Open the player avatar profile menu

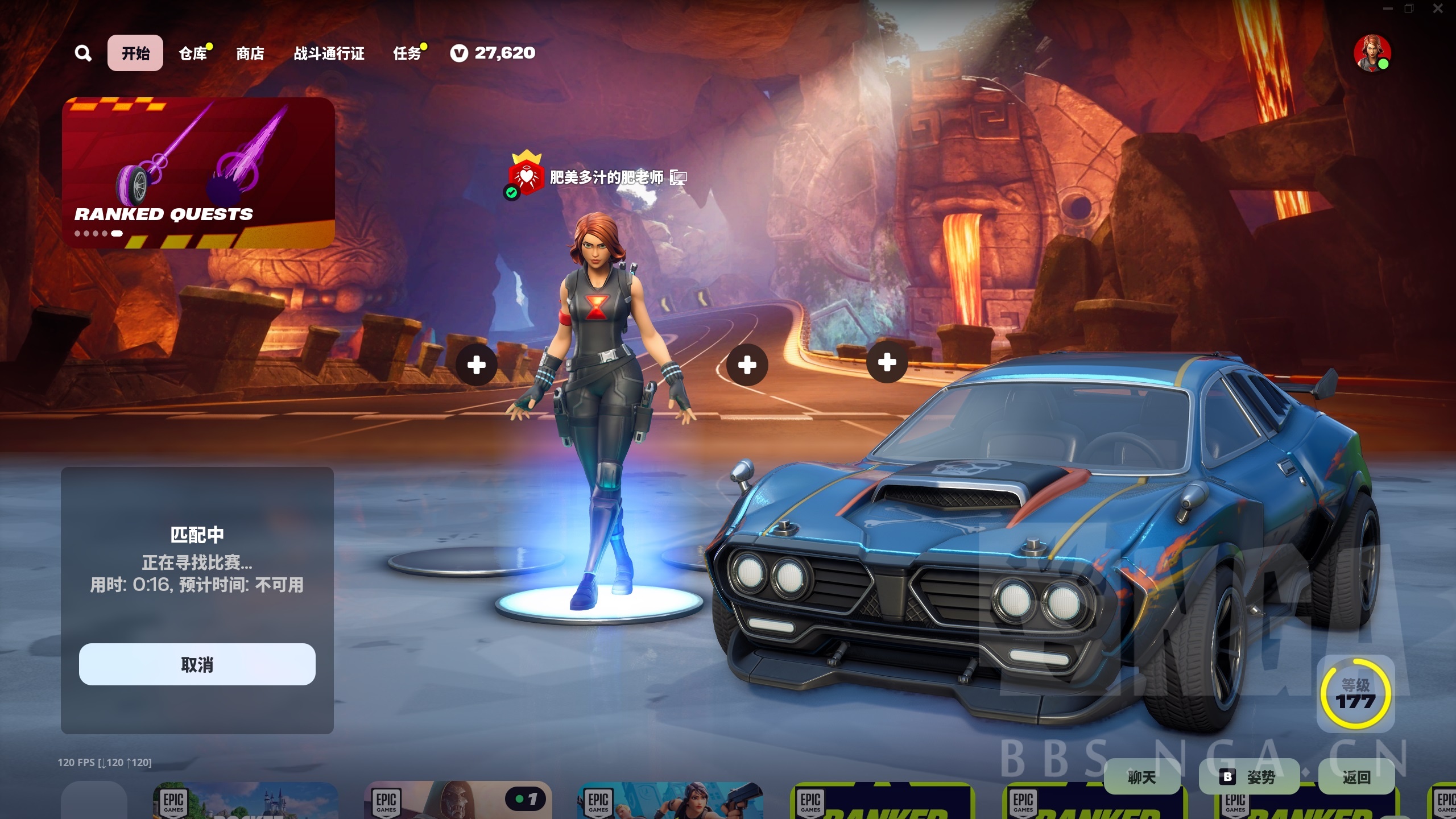pyautogui.click(x=1372, y=53)
